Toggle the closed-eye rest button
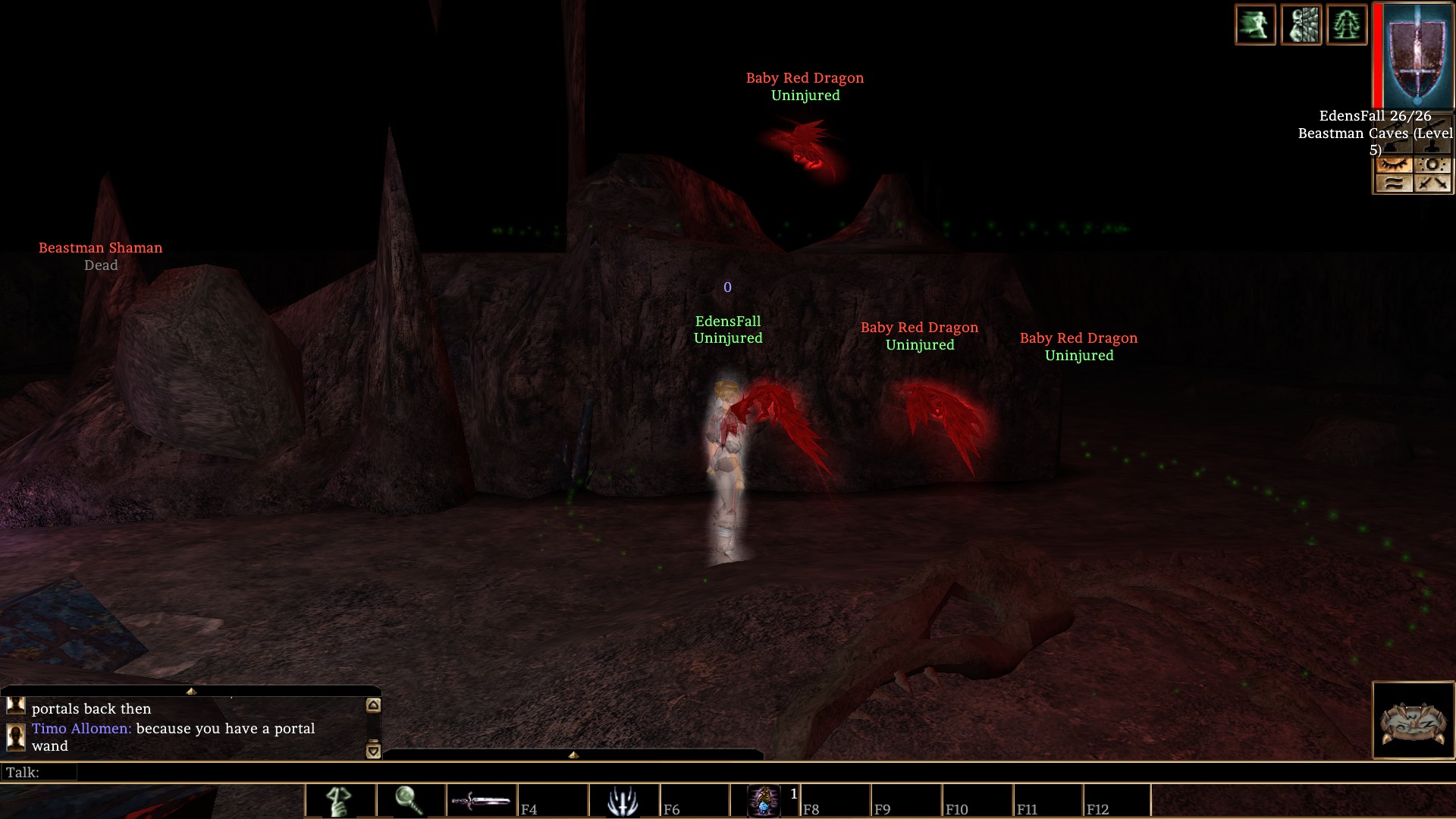1456x819 pixels. click(1394, 165)
